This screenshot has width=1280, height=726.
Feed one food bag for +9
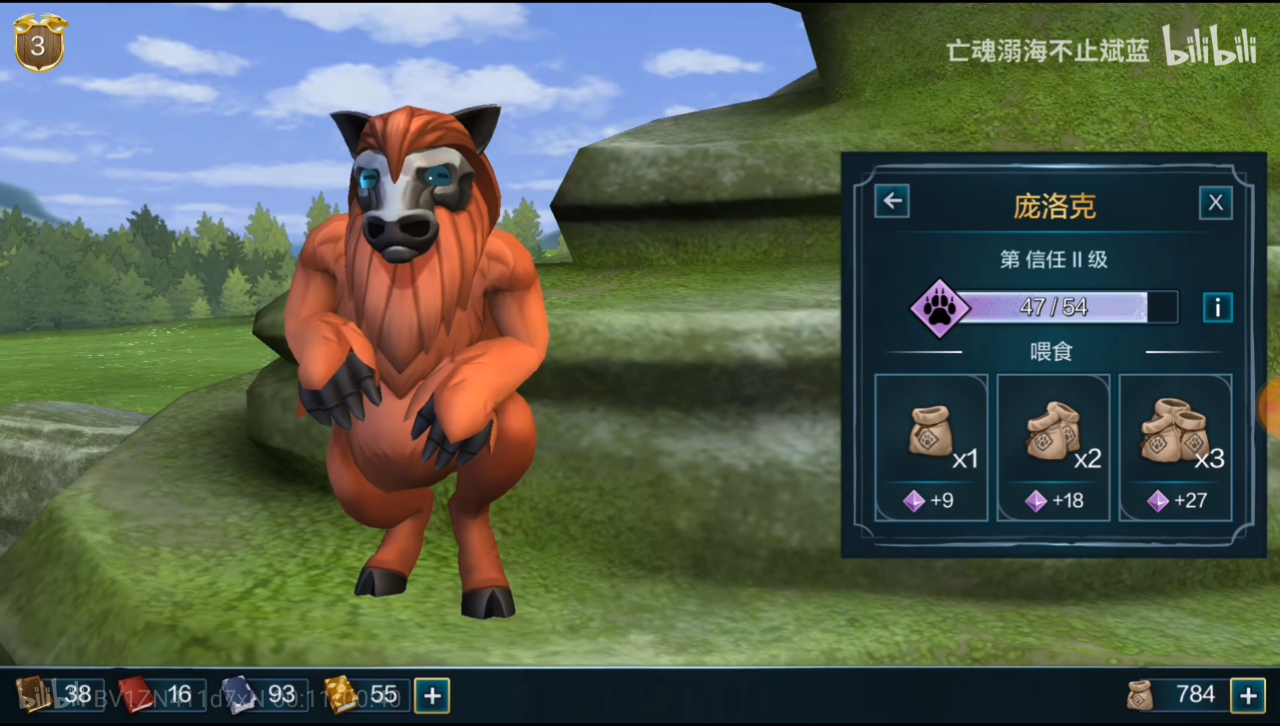click(931, 447)
